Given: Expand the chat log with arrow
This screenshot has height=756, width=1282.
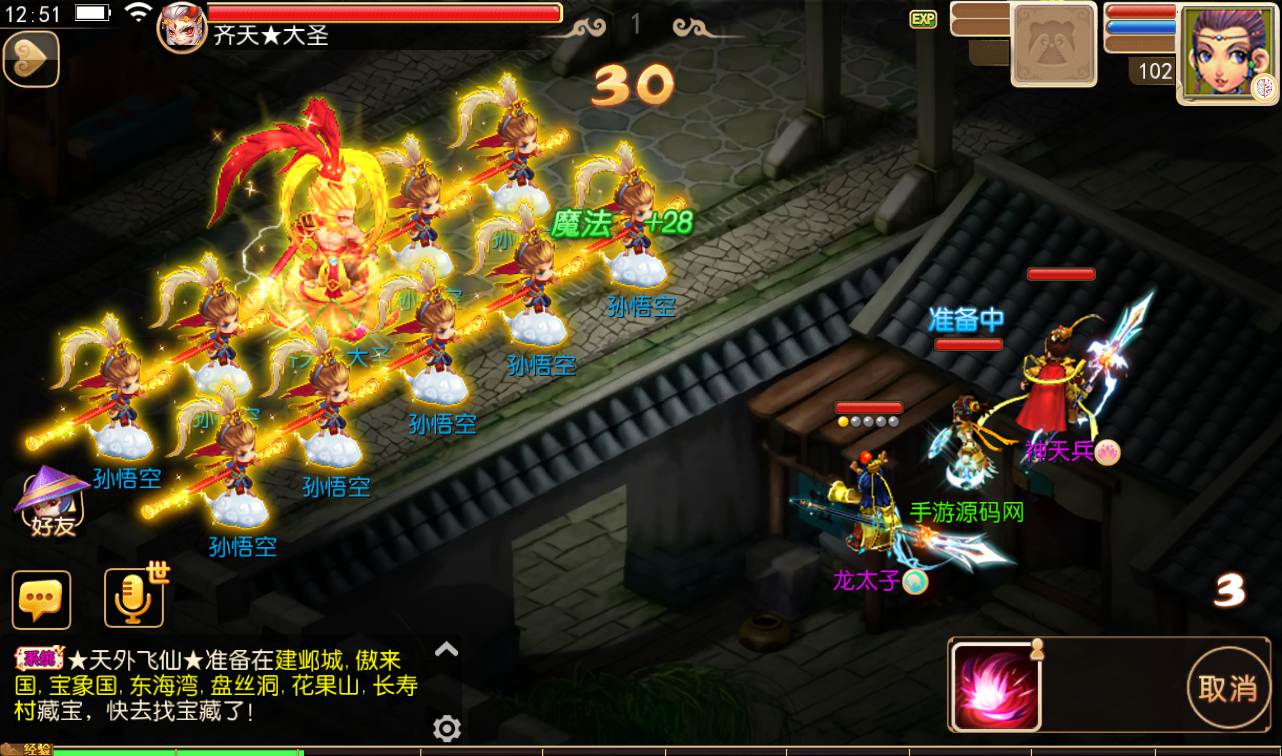Looking at the screenshot, I should 446,650.
